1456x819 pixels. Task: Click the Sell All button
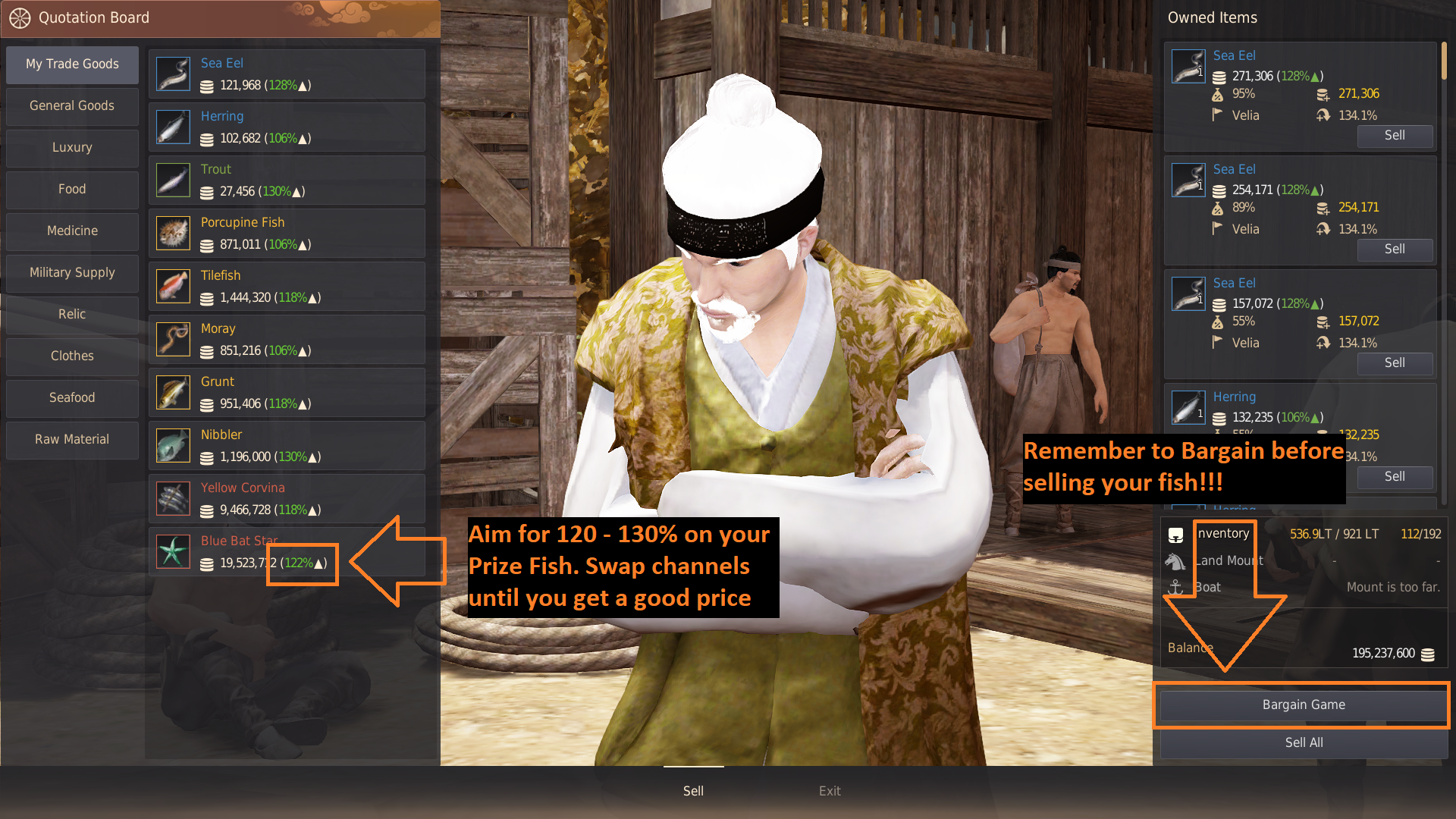click(1303, 742)
